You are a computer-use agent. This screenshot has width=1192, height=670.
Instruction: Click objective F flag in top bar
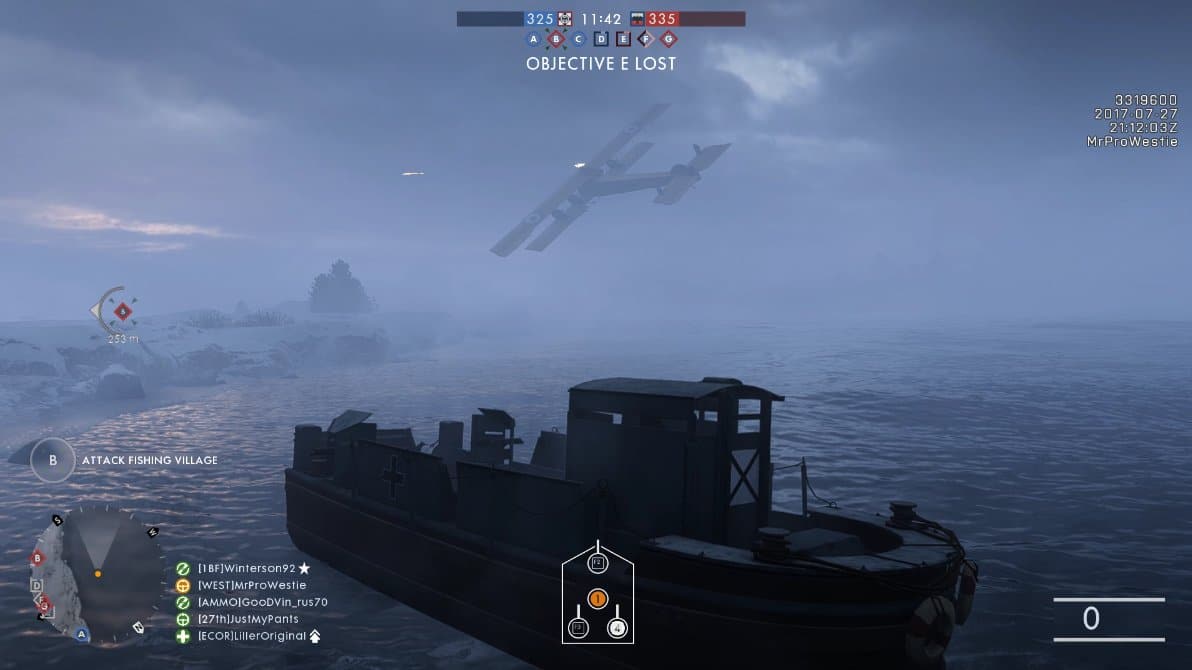(646, 39)
